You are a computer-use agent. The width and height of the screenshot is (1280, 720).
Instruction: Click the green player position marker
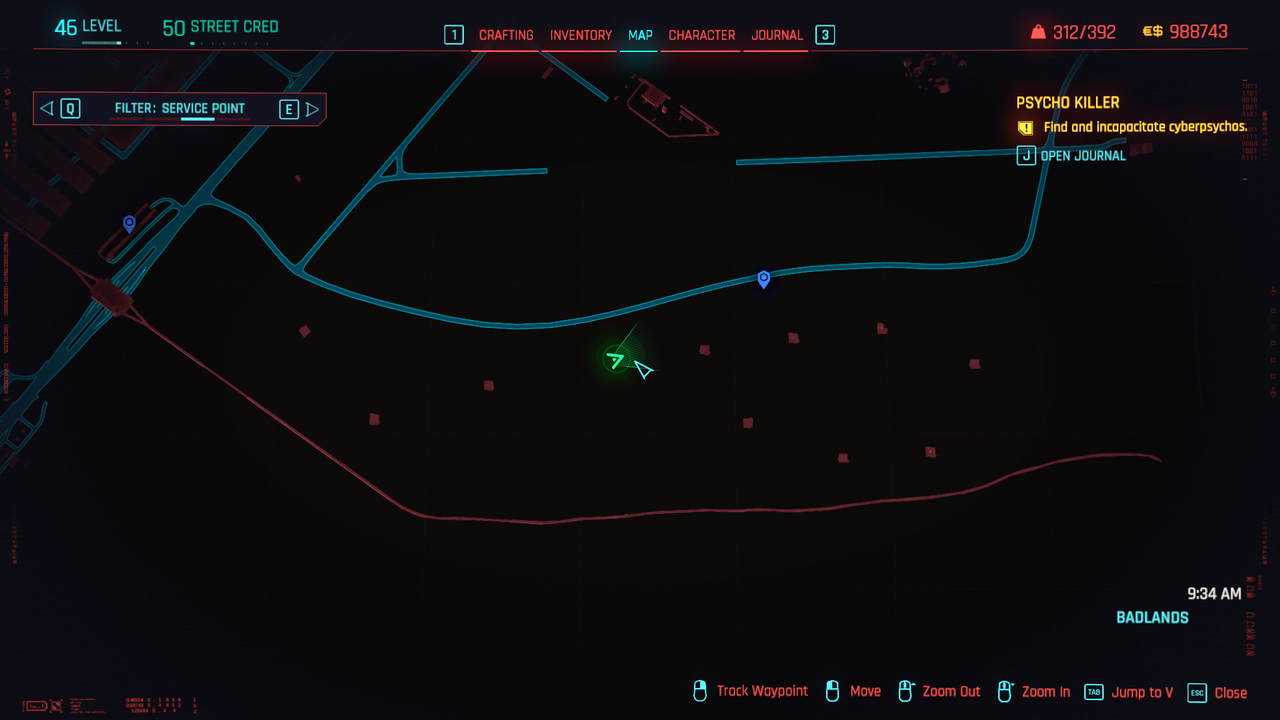pyautogui.click(x=616, y=359)
